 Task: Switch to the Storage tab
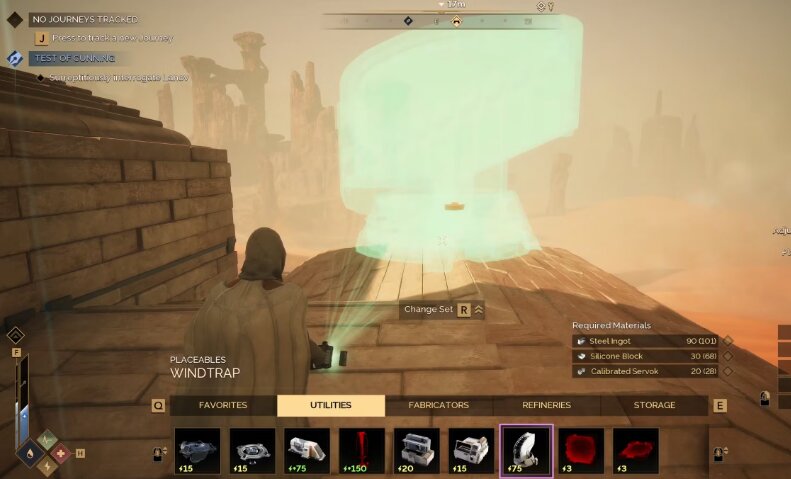654,405
